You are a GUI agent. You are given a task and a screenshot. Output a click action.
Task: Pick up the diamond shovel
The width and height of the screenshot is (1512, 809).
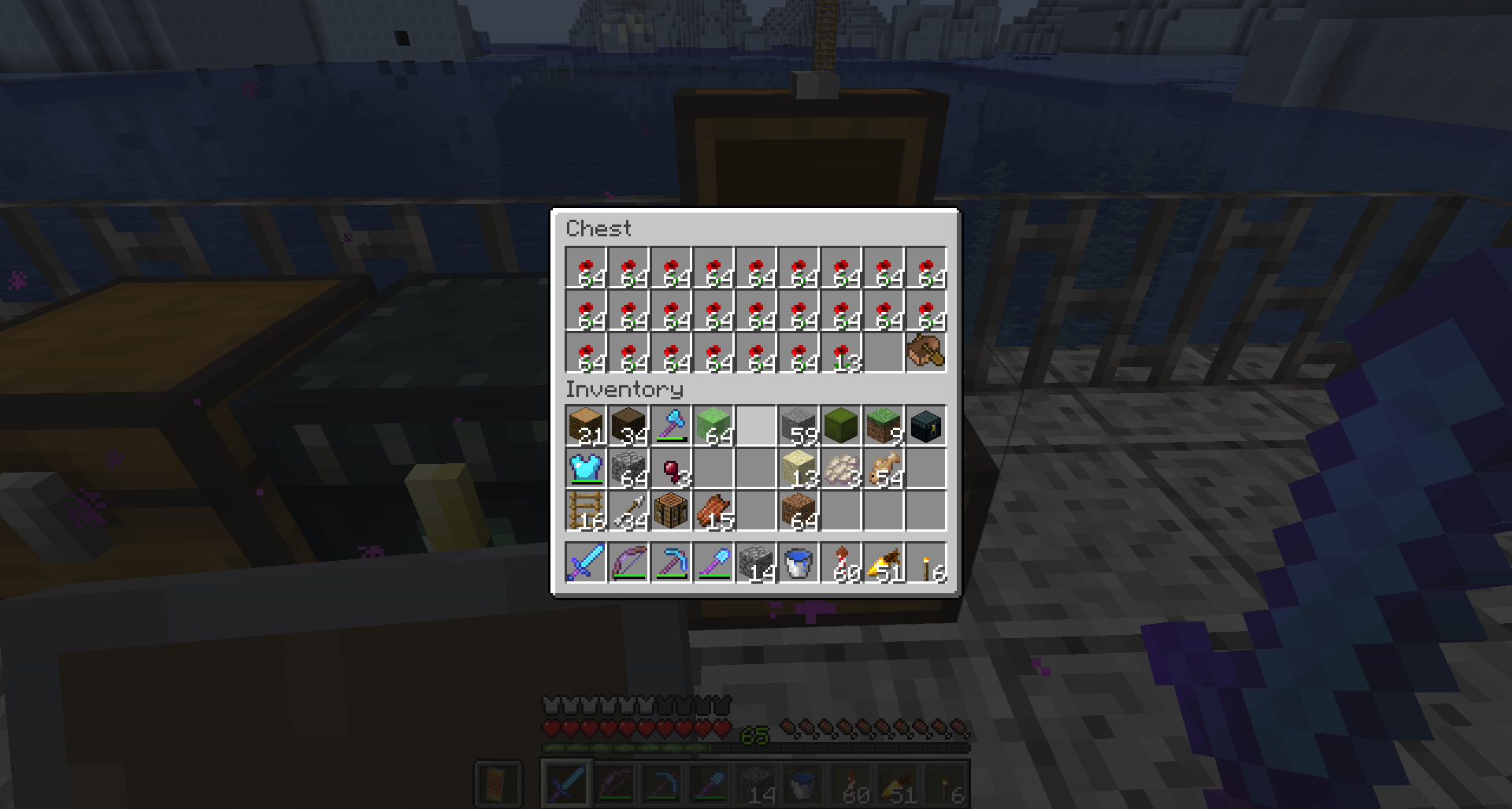tap(713, 563)
